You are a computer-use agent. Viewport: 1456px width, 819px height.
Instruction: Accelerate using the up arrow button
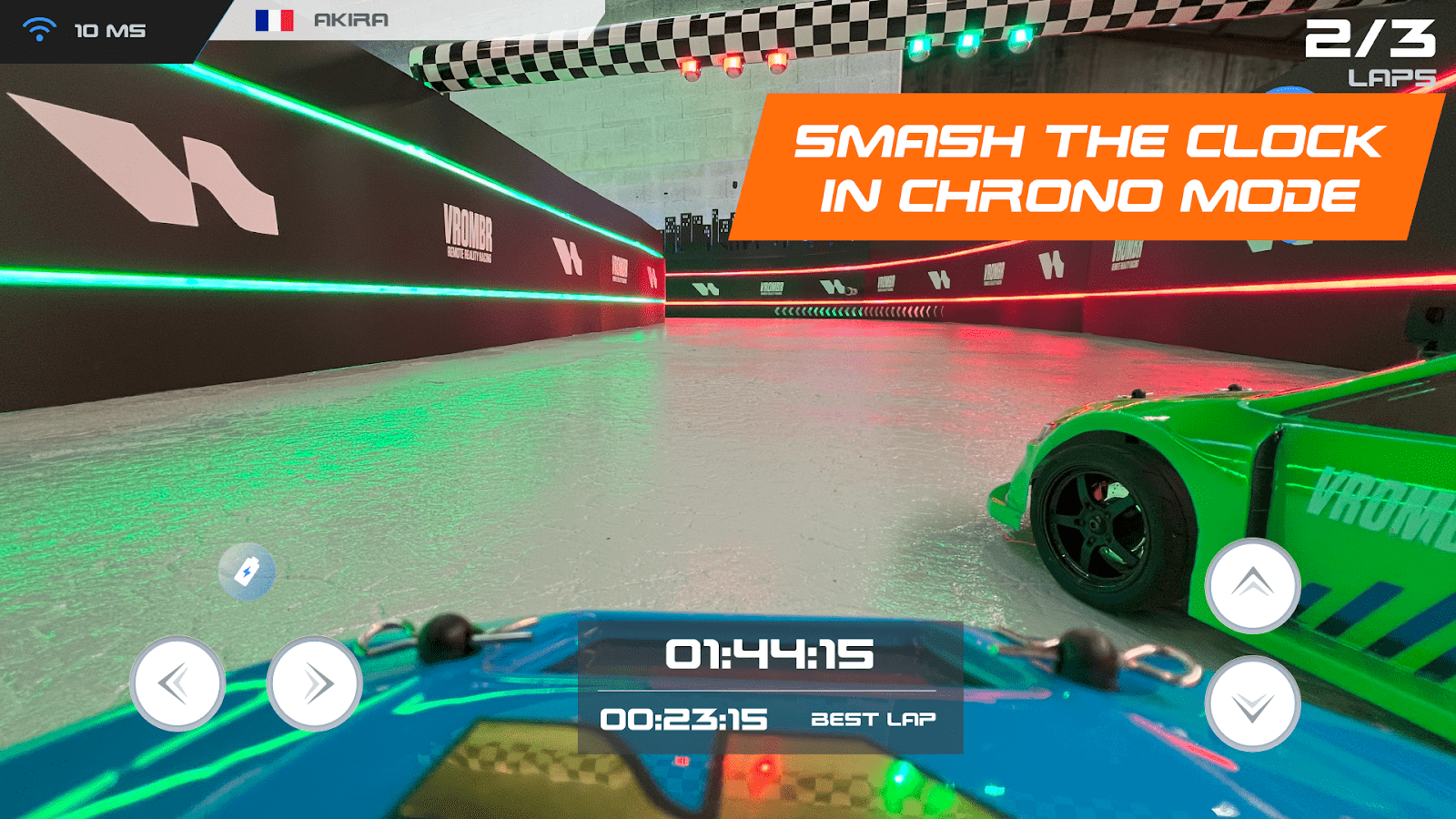pos(1252,585)
